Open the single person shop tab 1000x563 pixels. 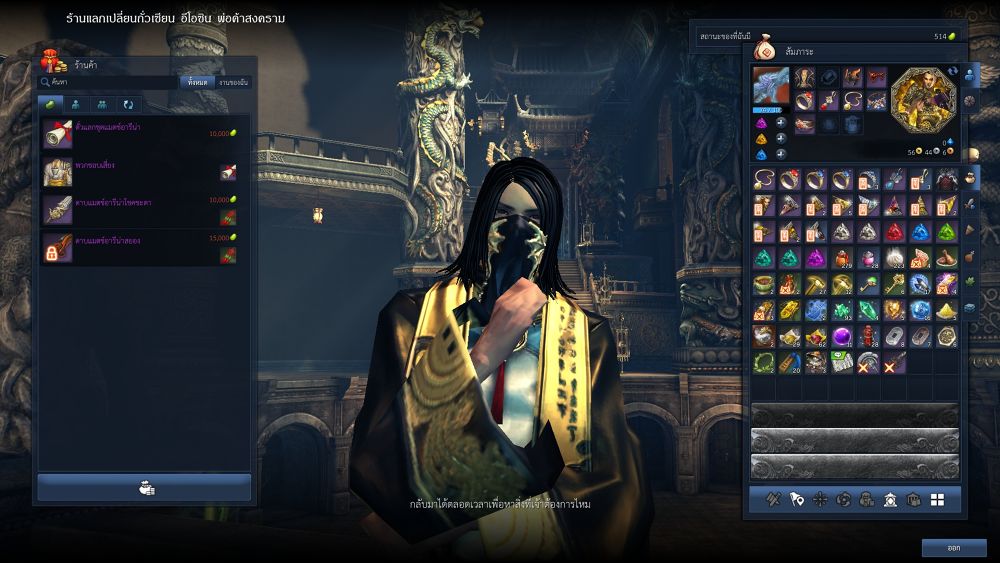pos(76,104)
